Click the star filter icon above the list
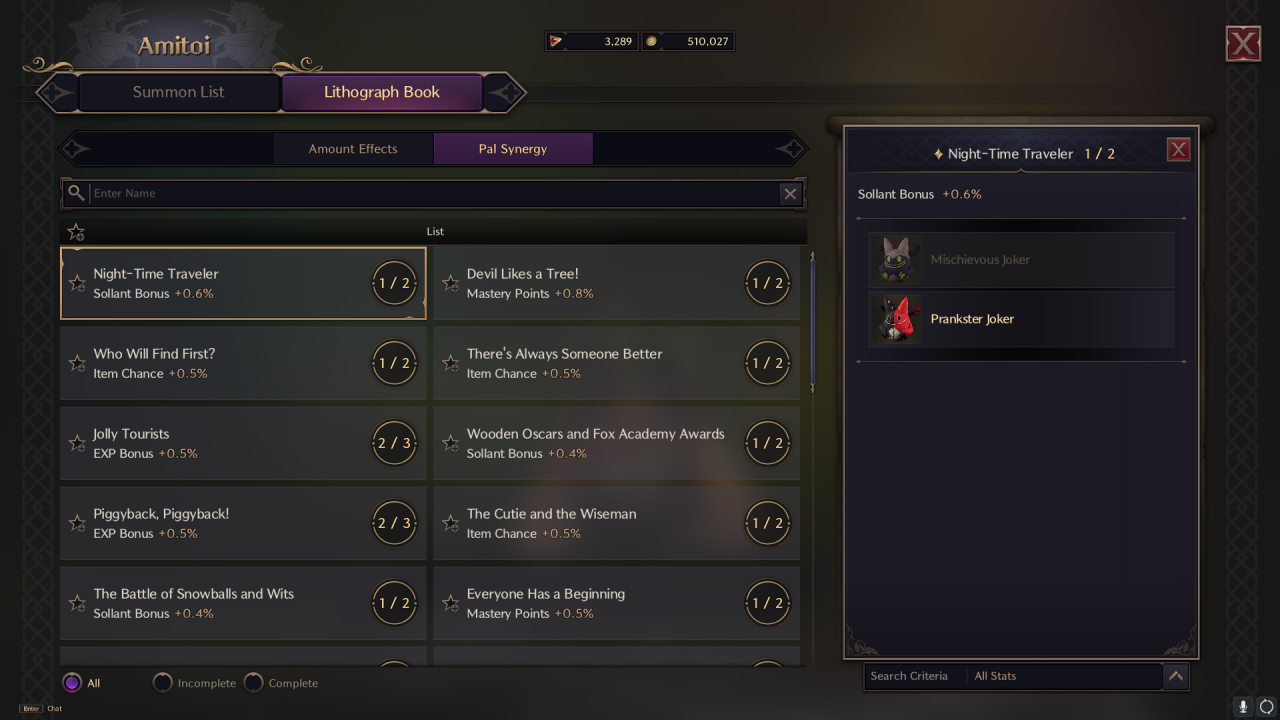The image size is (1280, 720). [x=75, y=231]
